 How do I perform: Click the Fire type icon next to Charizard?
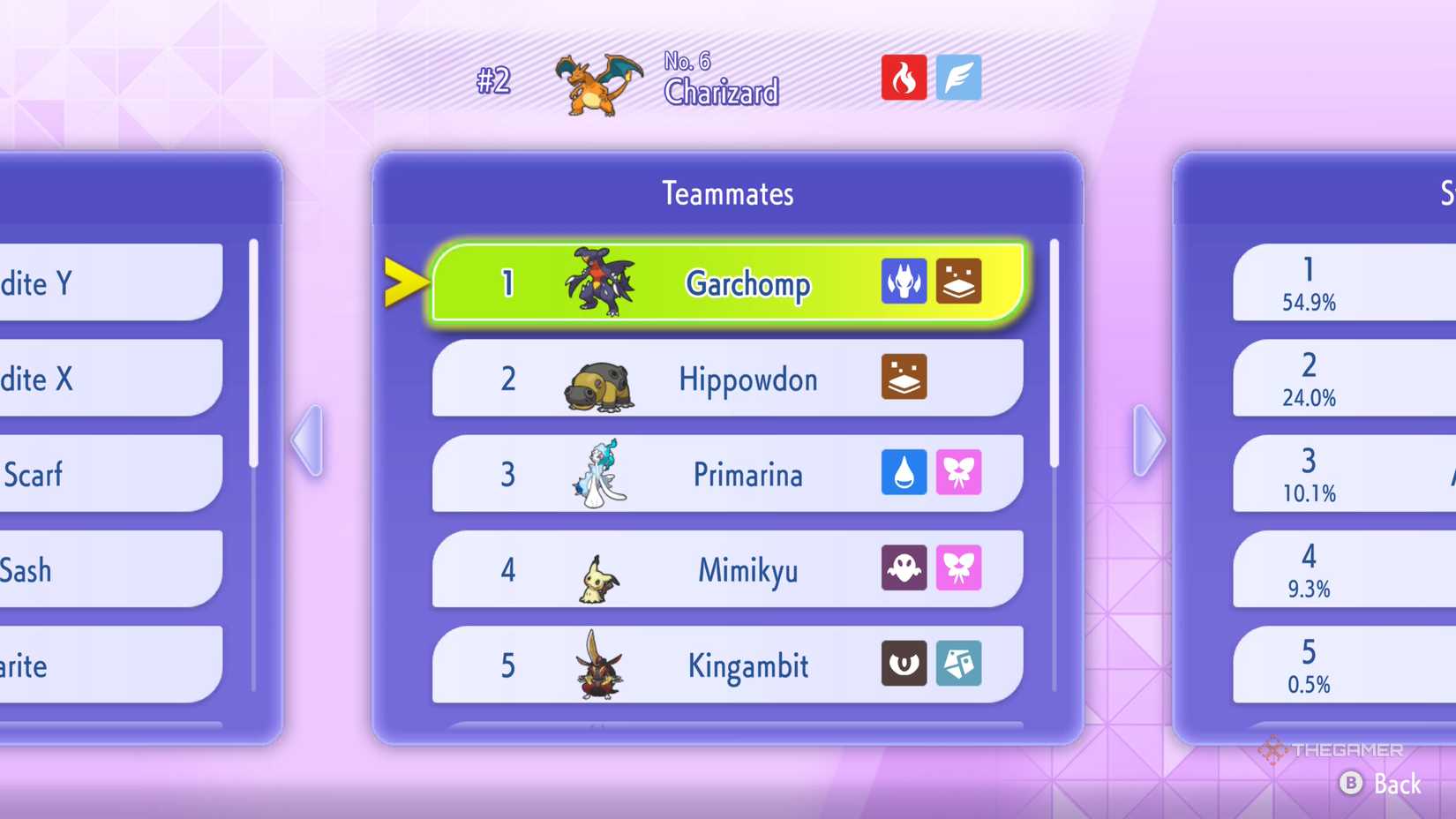point(905,78)
